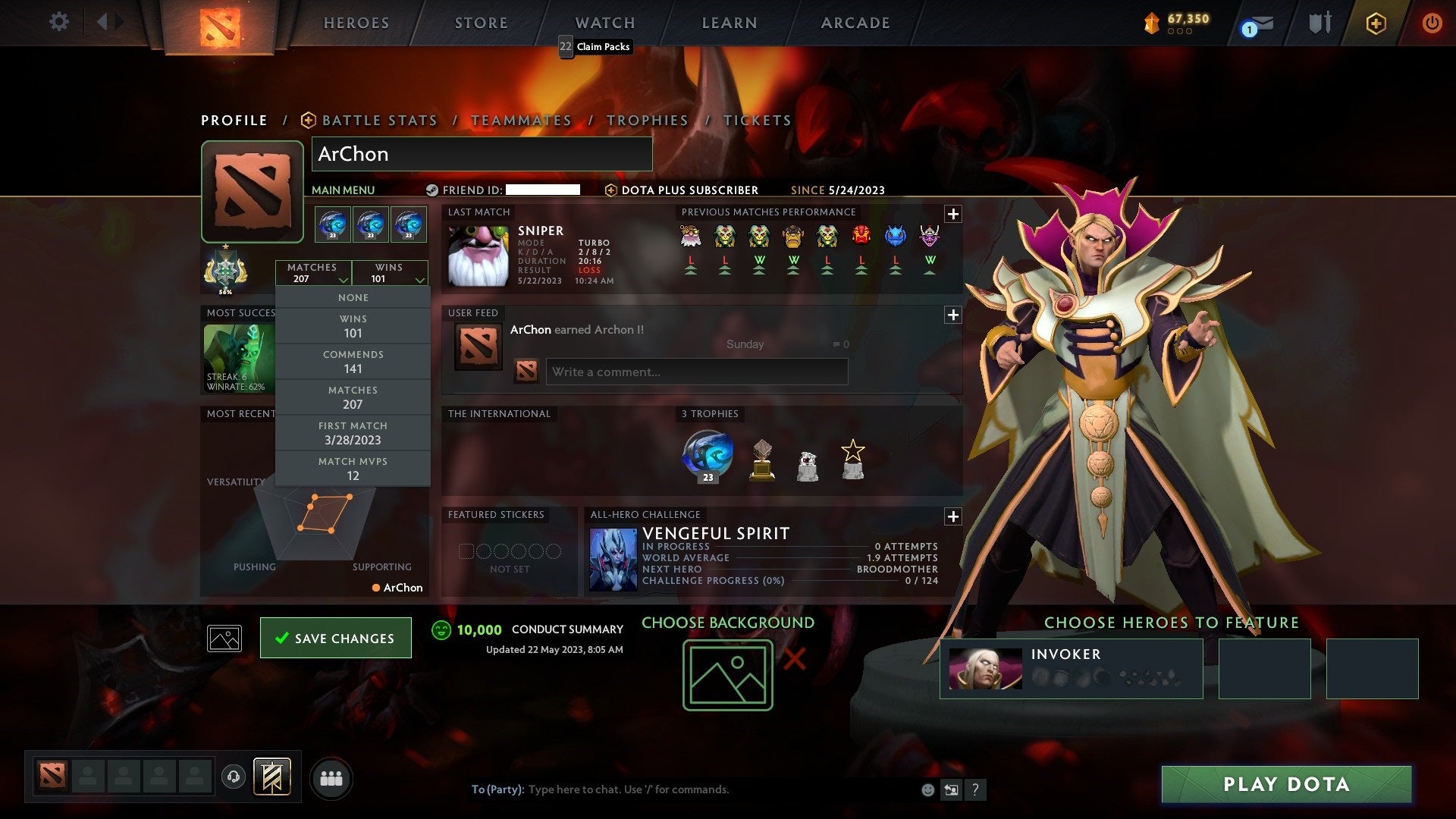Viewport: 1456px width, 819px height.
Task: Open the Watch section
Action: coord(605,23)
